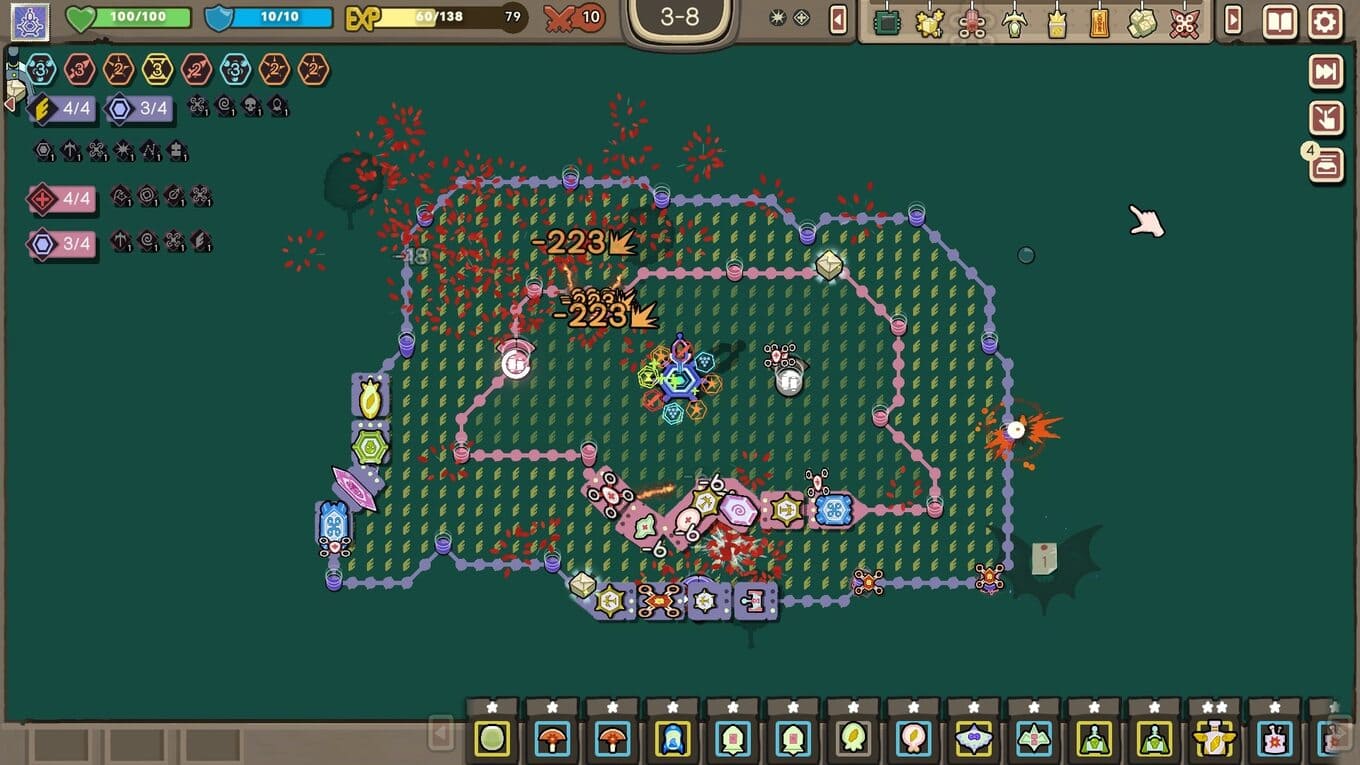Select the green circle item card

pos(492,739)
